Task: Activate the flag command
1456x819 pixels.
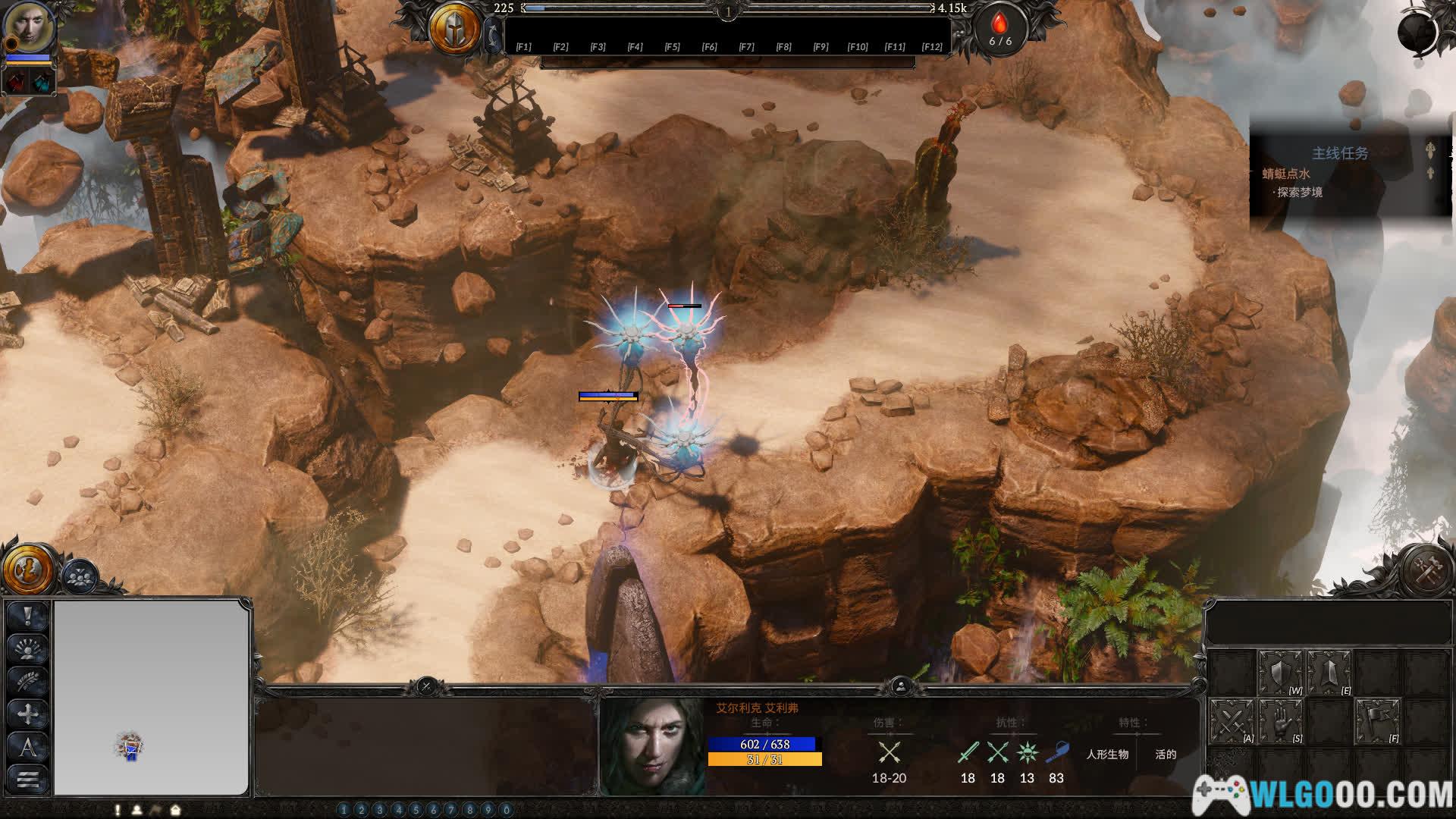Action: pos(1378,721)
